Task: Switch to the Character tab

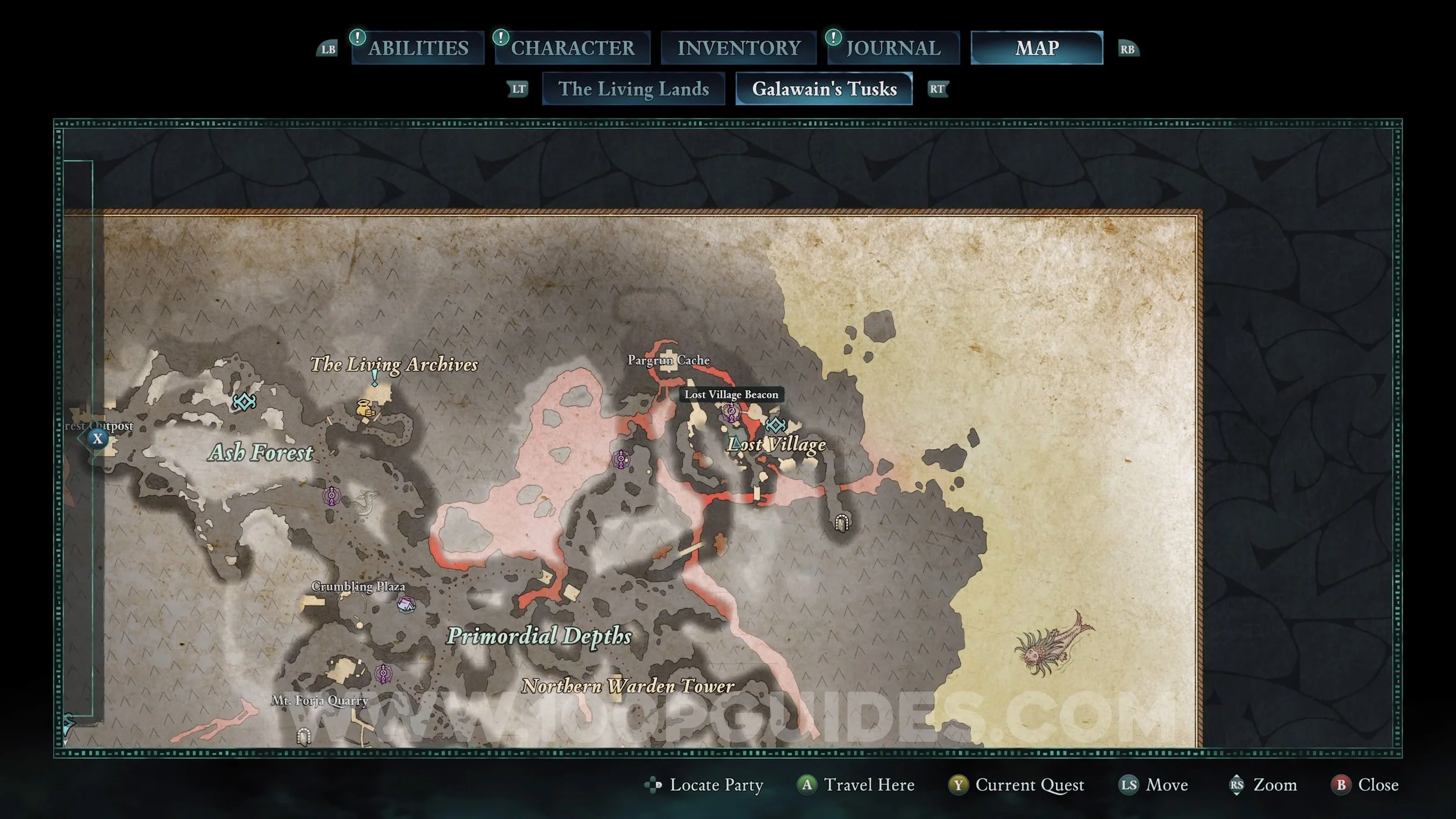Action: tap(572, 48)
